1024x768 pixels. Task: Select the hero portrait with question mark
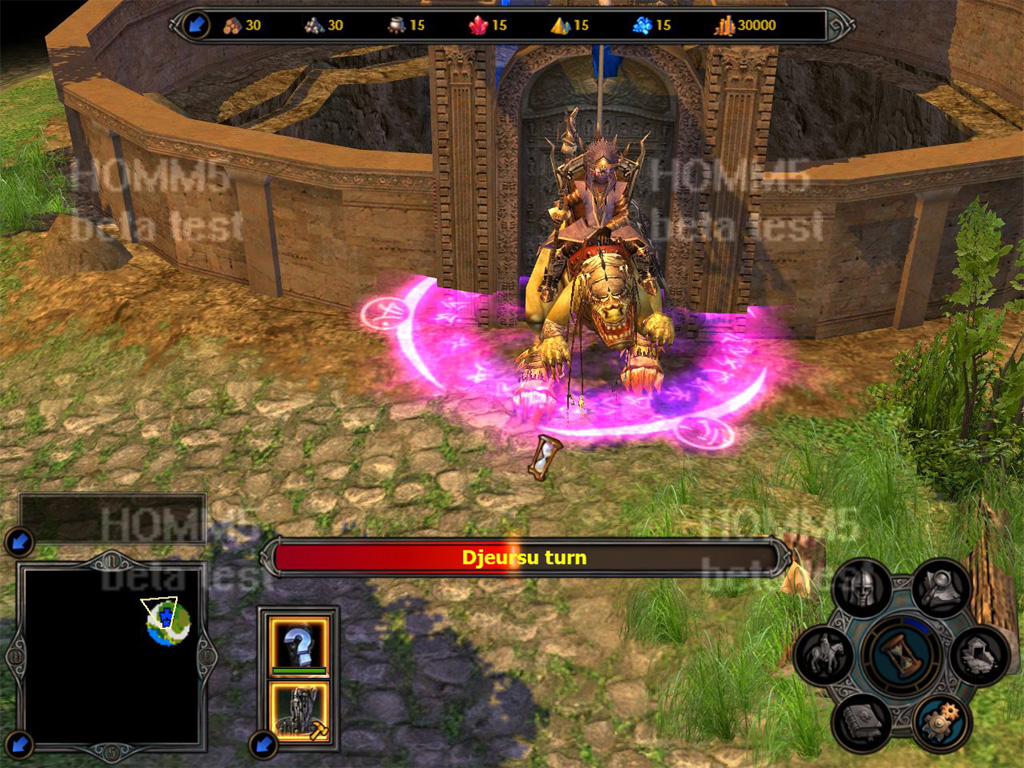299,642
